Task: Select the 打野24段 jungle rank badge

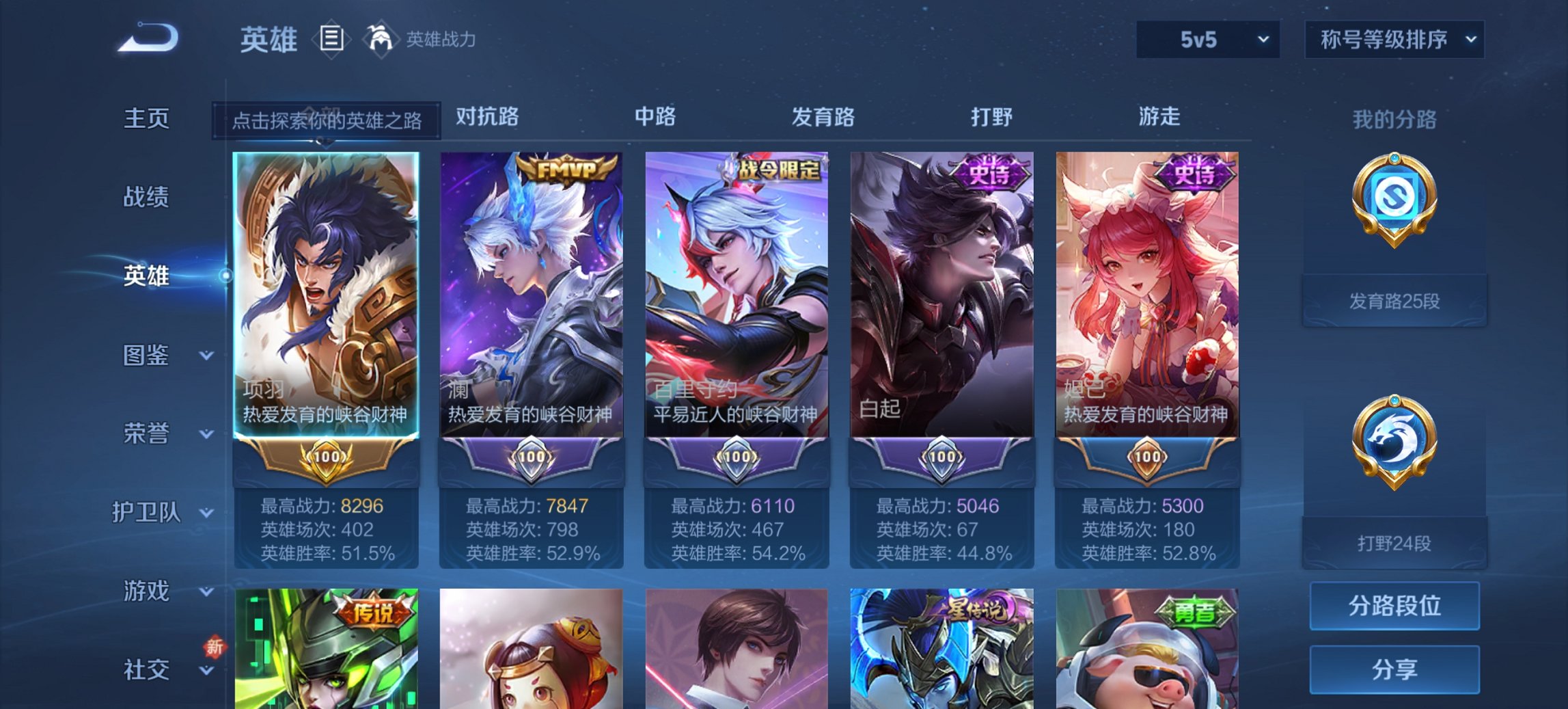Action: [1394, 472]
